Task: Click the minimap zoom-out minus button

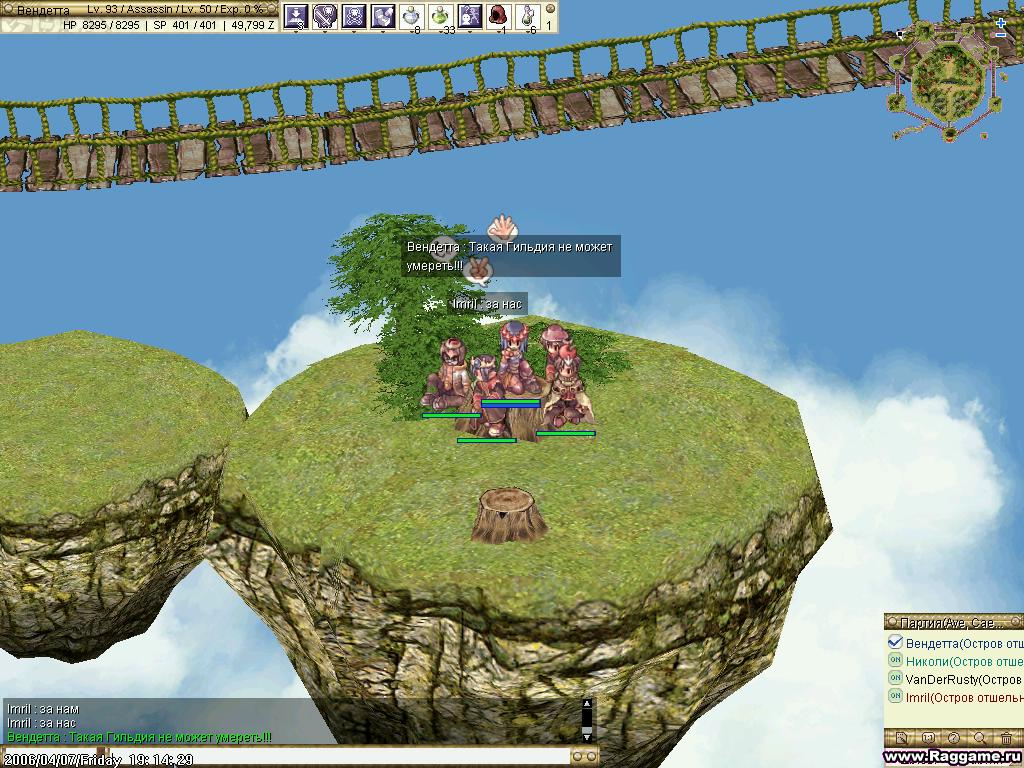Action: coord(1001,35)
